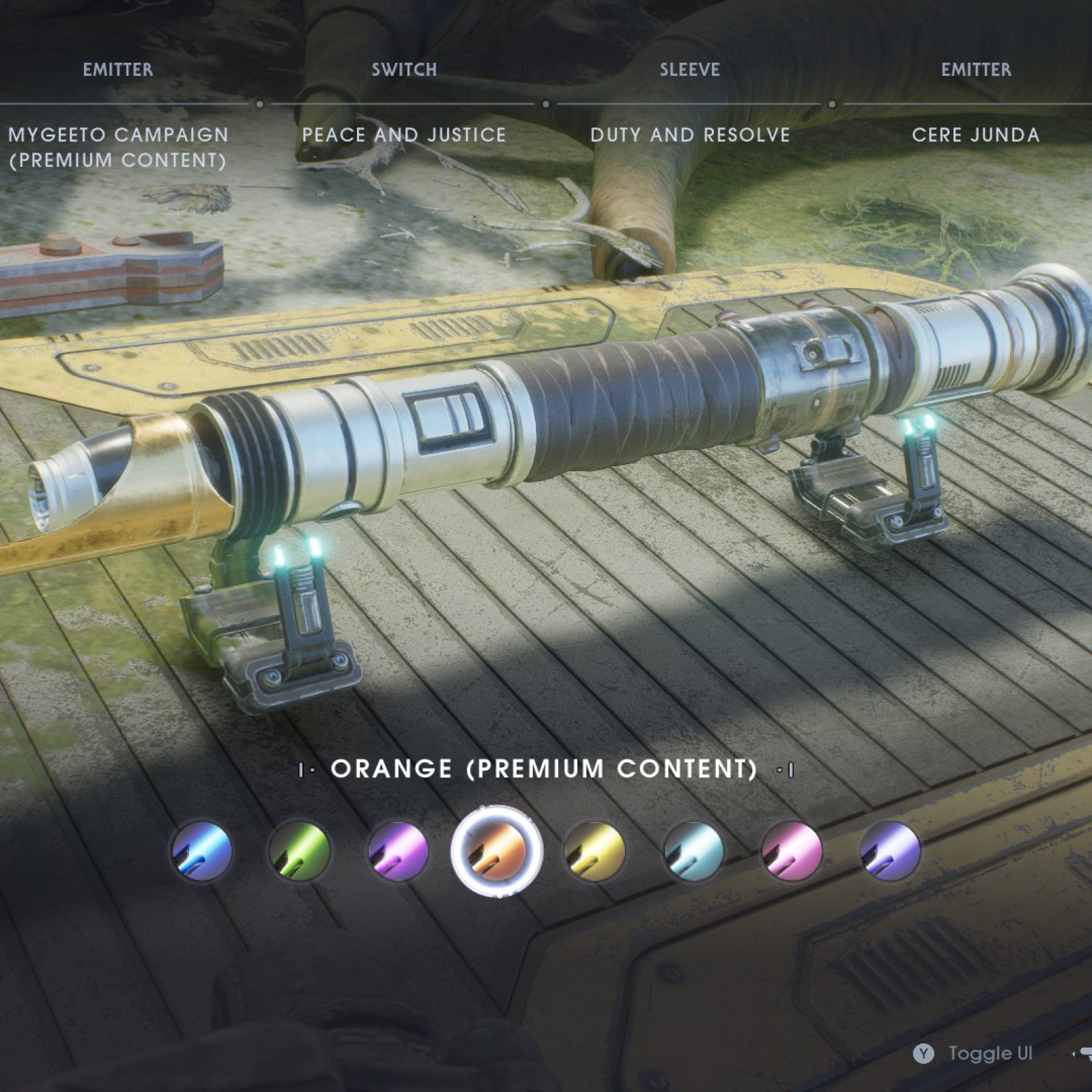Pick the green blade color
The image size is (1092, 1092).
click(x=300, y=851)
